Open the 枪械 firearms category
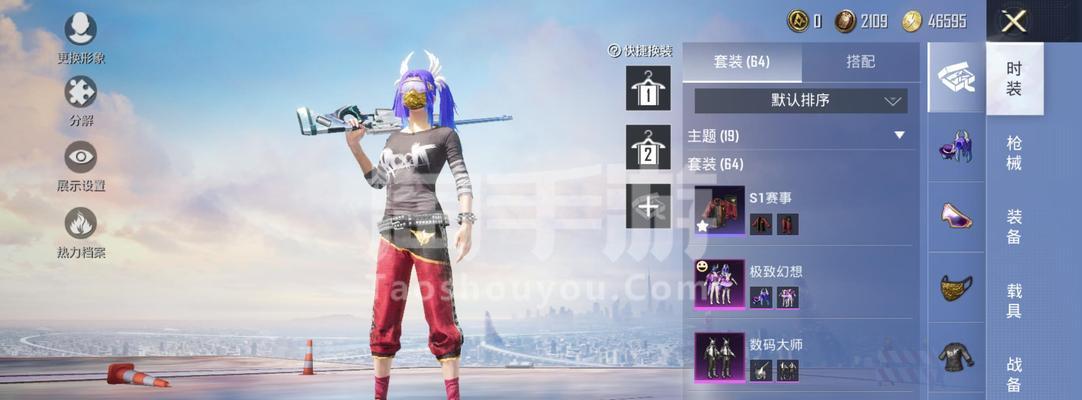 point(1014,153)
